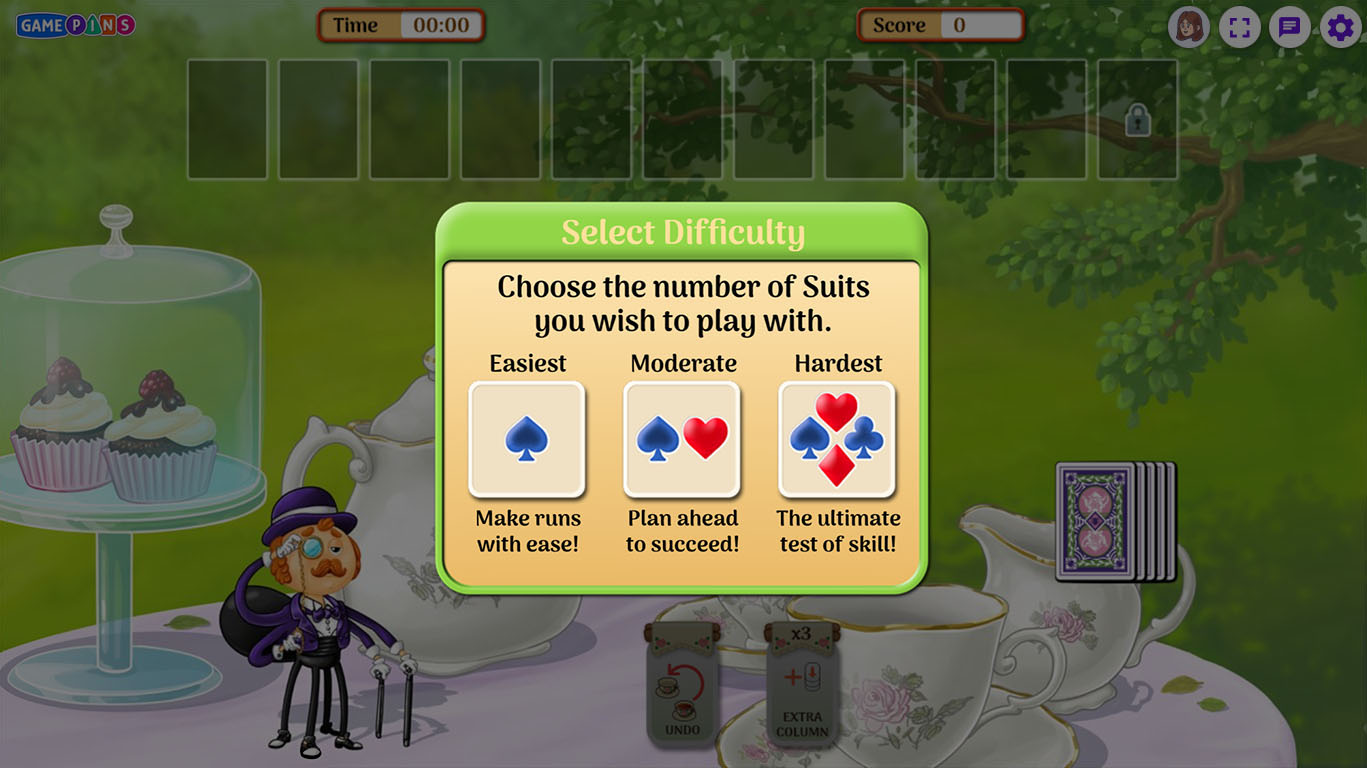This screenshot has width=1367, height=768.
Task: Choose the Easiest one-suit difficulty
Action: click(x=527, y=439)
